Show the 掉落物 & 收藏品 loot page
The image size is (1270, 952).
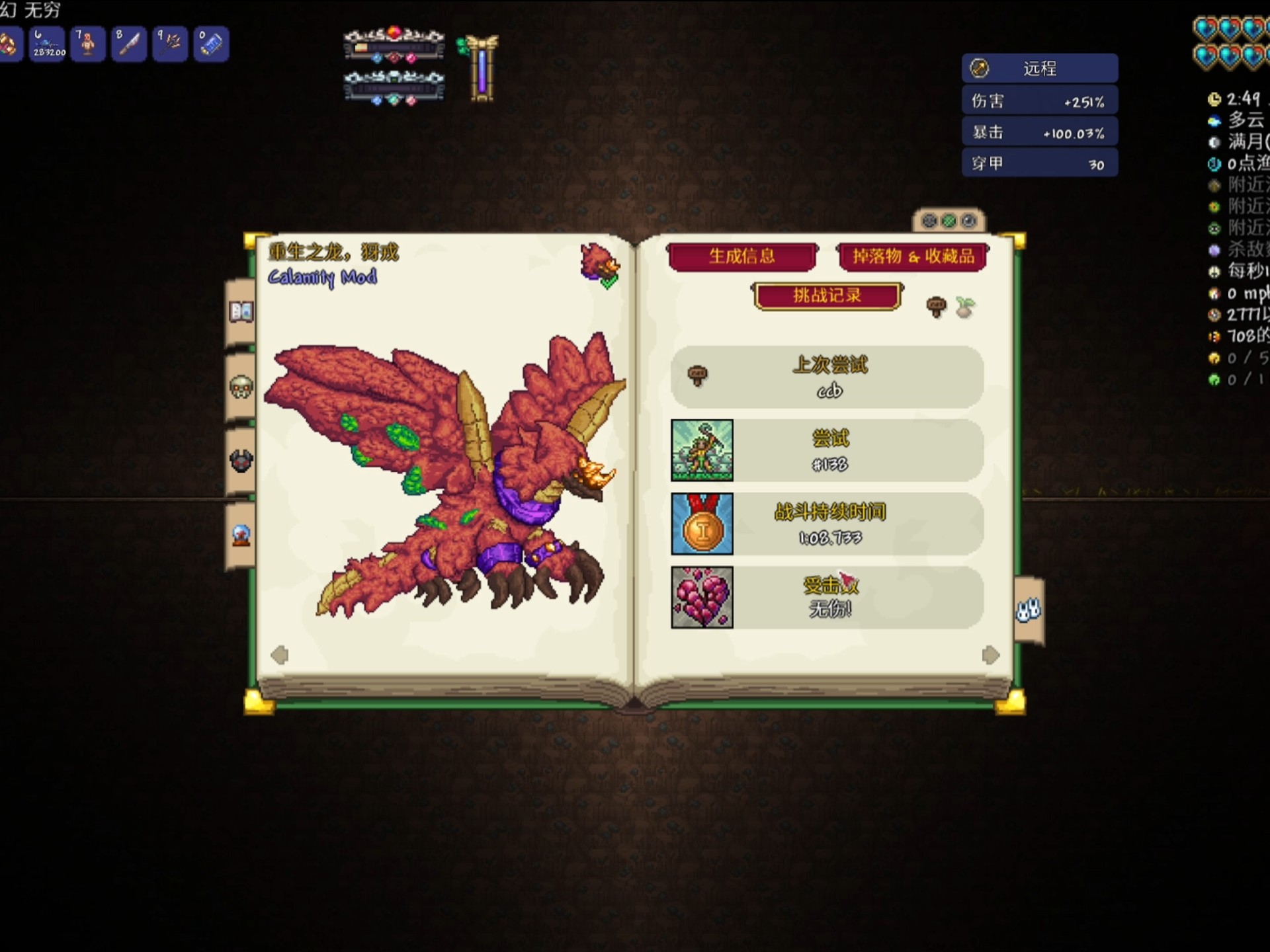click(x=913, y=257)
